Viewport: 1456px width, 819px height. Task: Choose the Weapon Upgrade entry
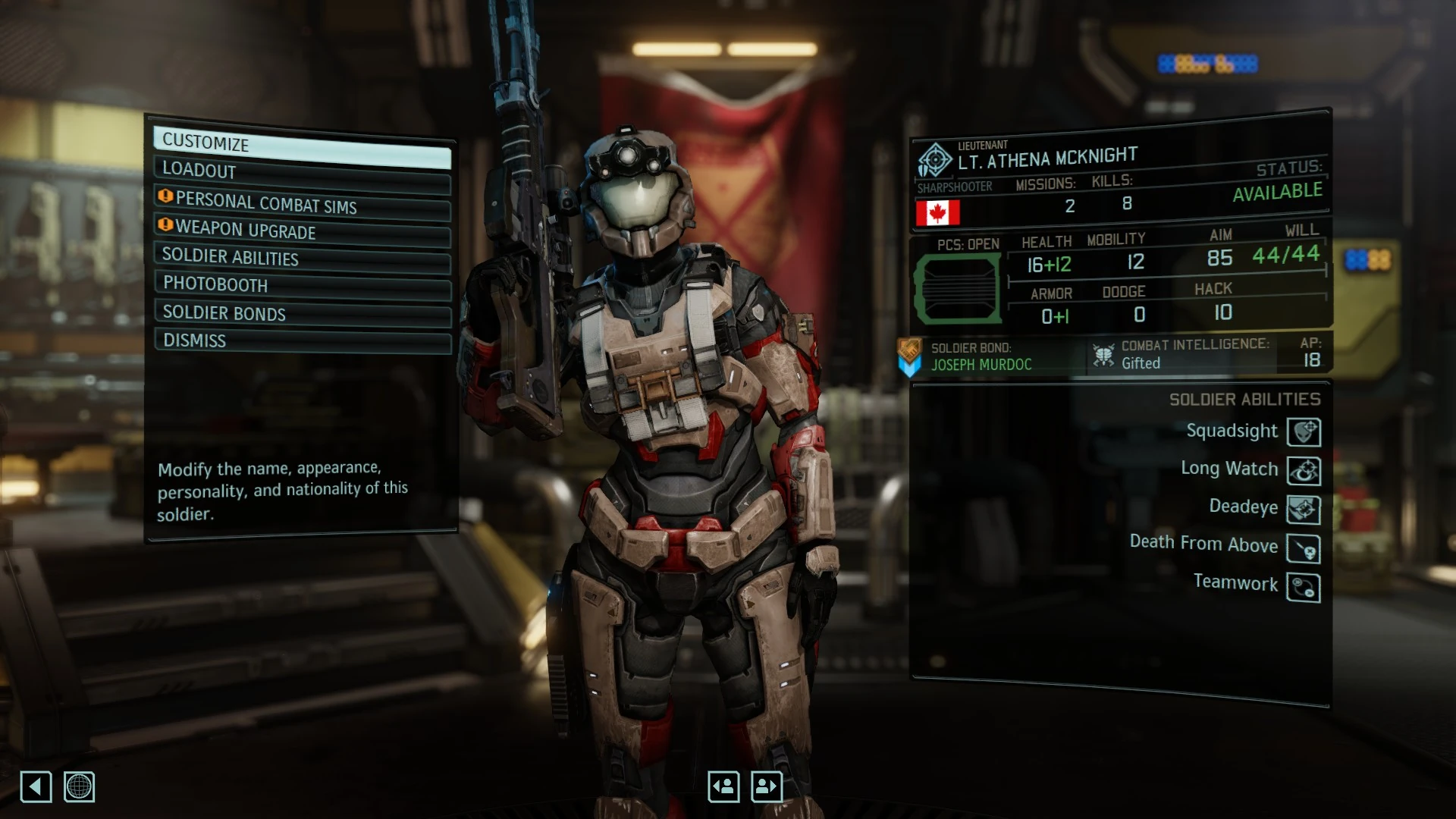[302, 231]
